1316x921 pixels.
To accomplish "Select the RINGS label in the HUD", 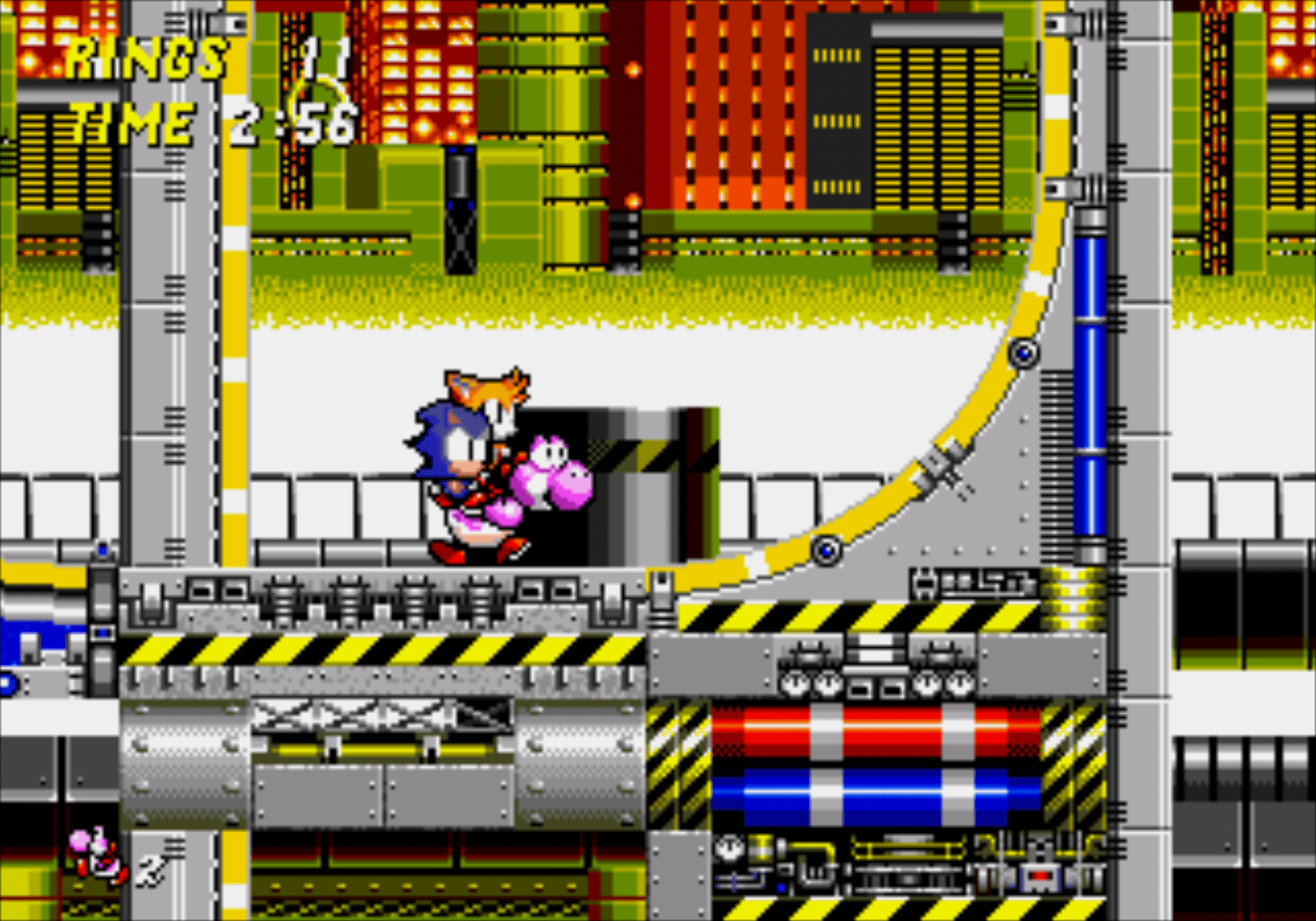I will tap(147, 58).
